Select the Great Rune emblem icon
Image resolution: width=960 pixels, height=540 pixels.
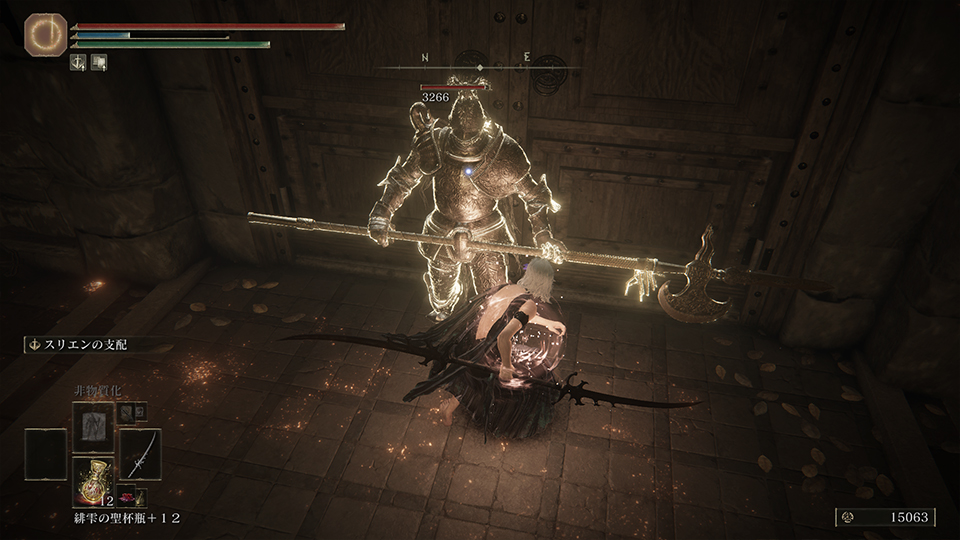(45, 34)
